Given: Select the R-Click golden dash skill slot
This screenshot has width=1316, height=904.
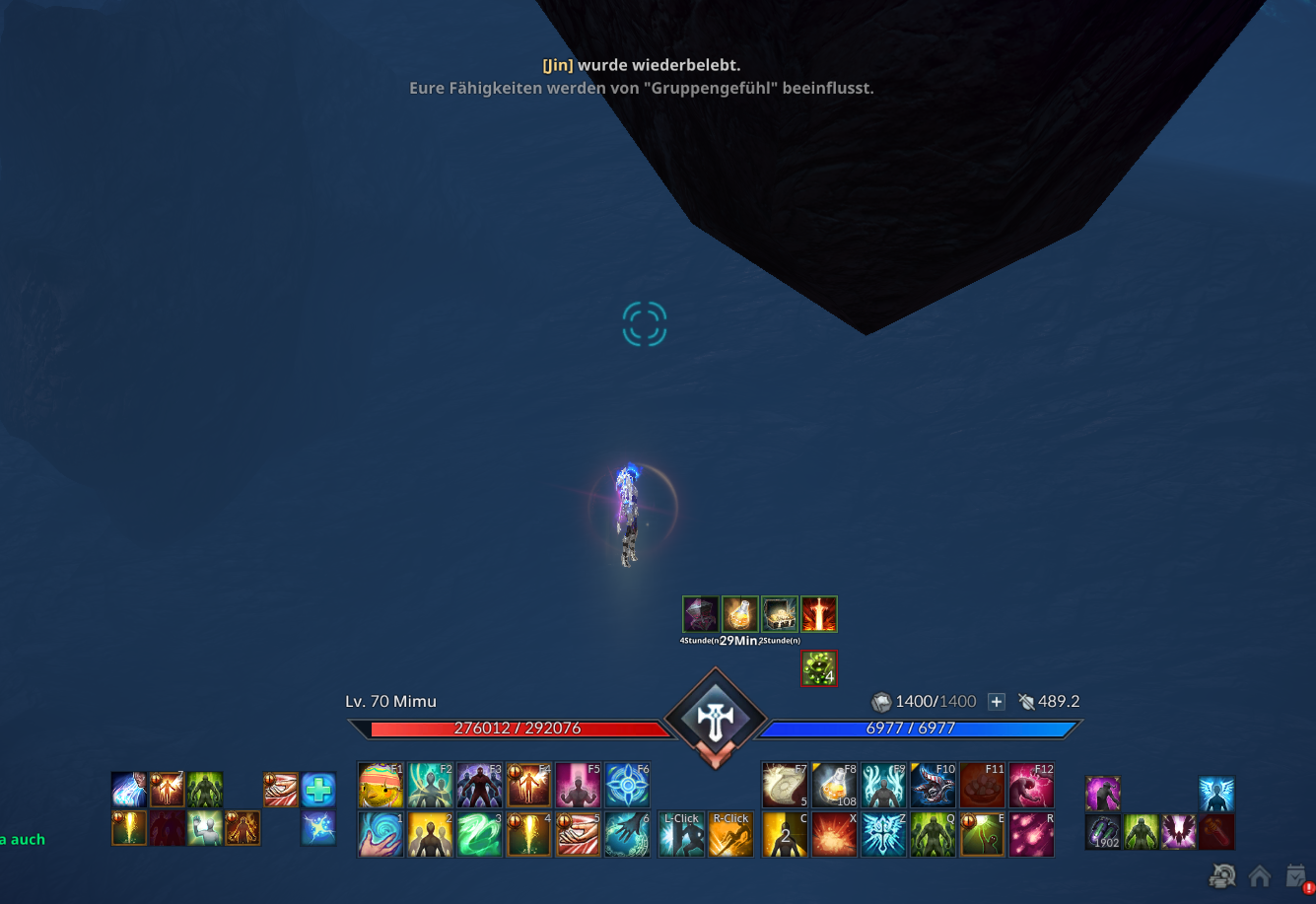Looking at the screenshot, I should [730, 834].
